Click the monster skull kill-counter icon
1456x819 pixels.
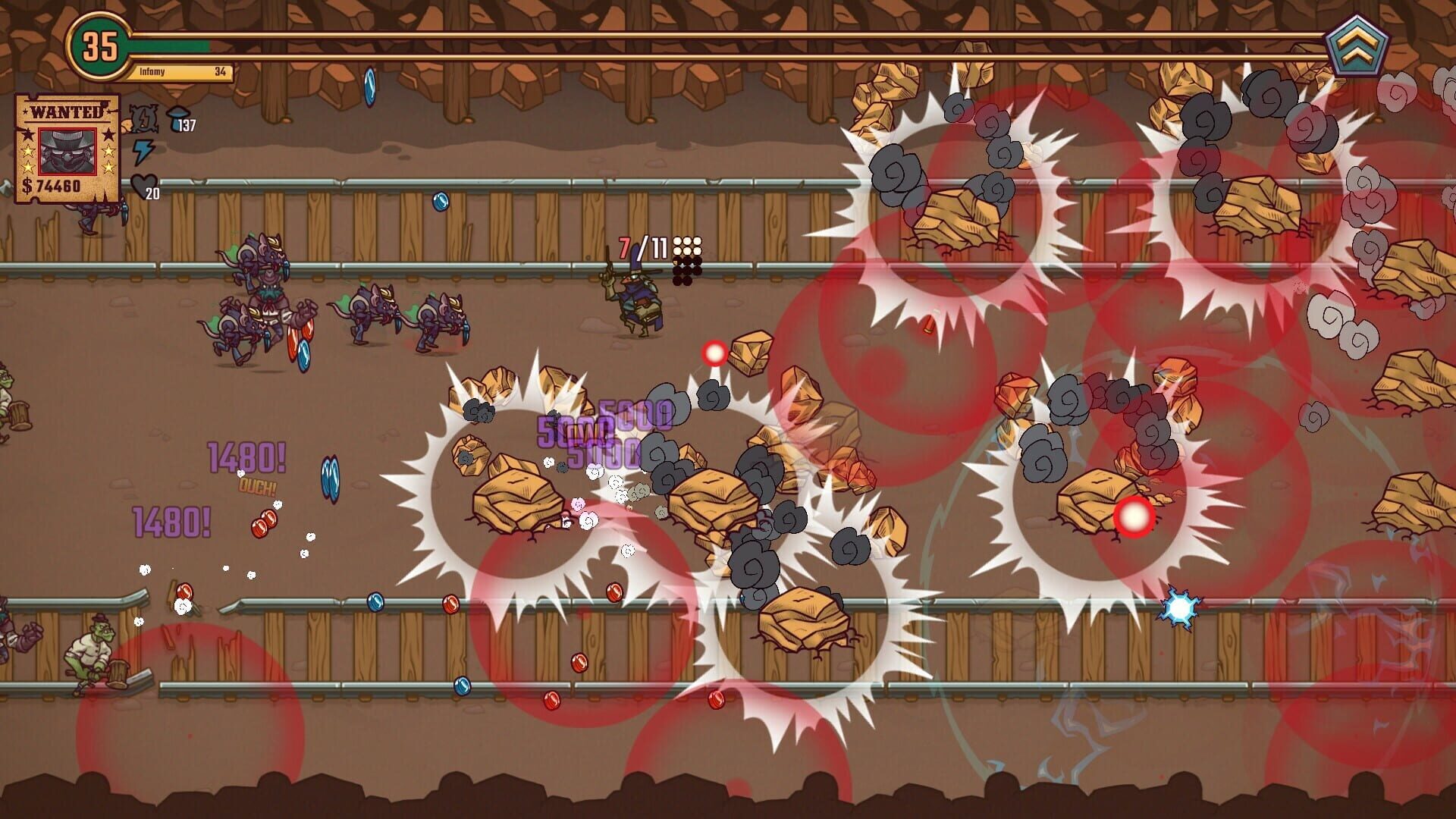tap(143, 118)
